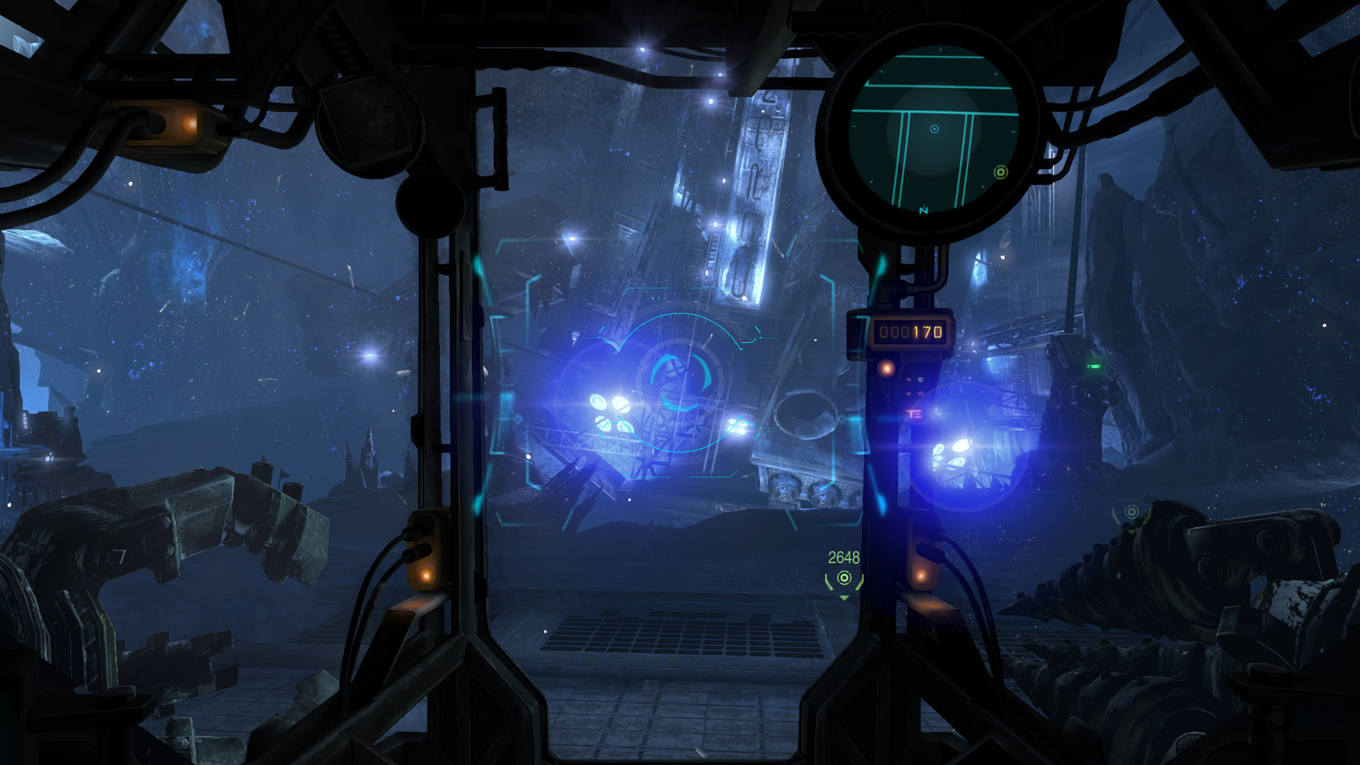
Task: Select the objective waypoint marker labeled 2648
Action: tap(844, 579)
